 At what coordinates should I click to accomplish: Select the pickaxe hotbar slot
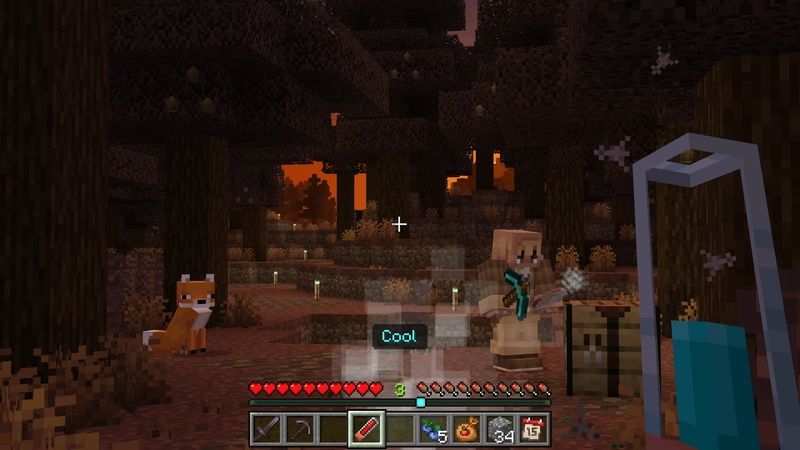pyautogui.click(x=298, y=430)
